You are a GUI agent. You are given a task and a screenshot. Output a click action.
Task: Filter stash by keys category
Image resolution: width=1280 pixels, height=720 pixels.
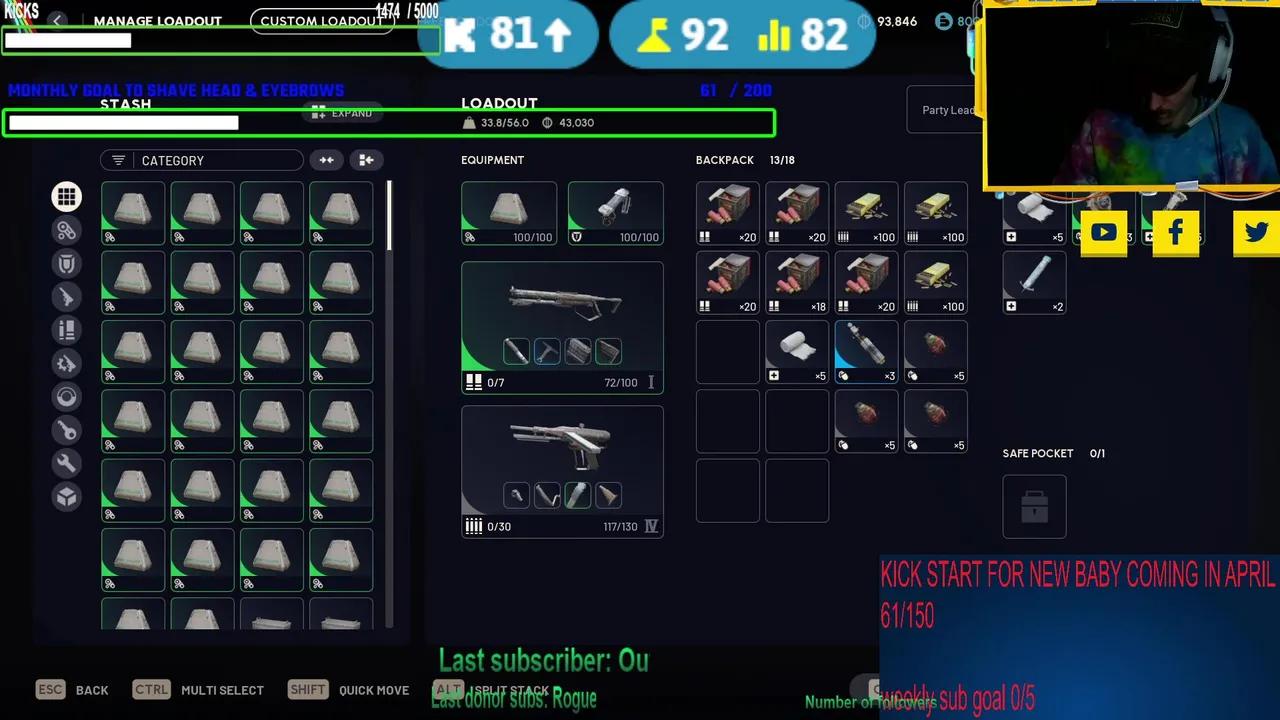tap(66, 430)
